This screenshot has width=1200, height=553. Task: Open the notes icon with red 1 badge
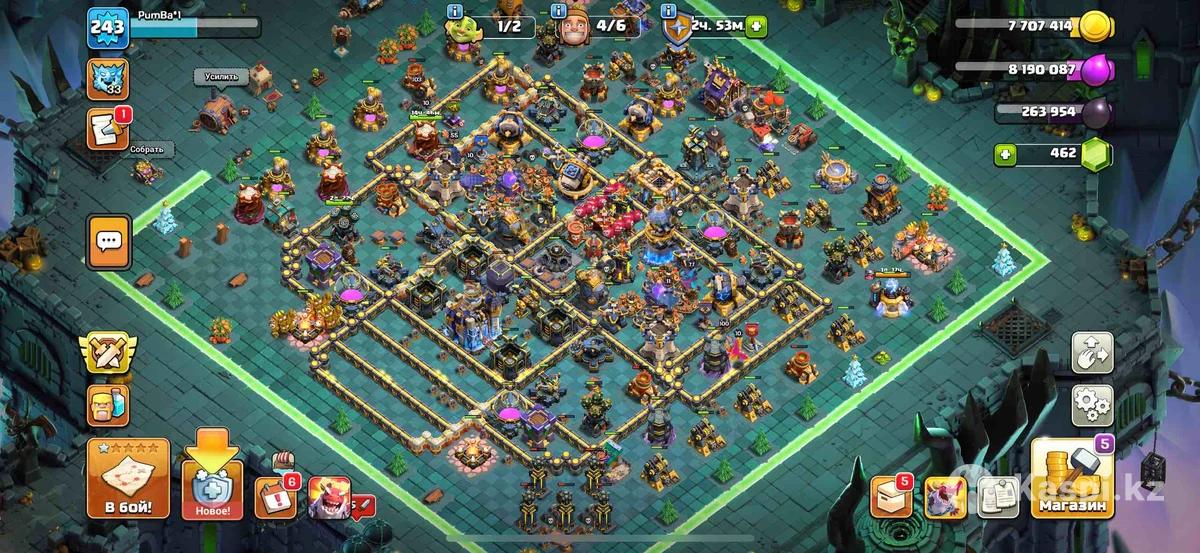(107, 129)
